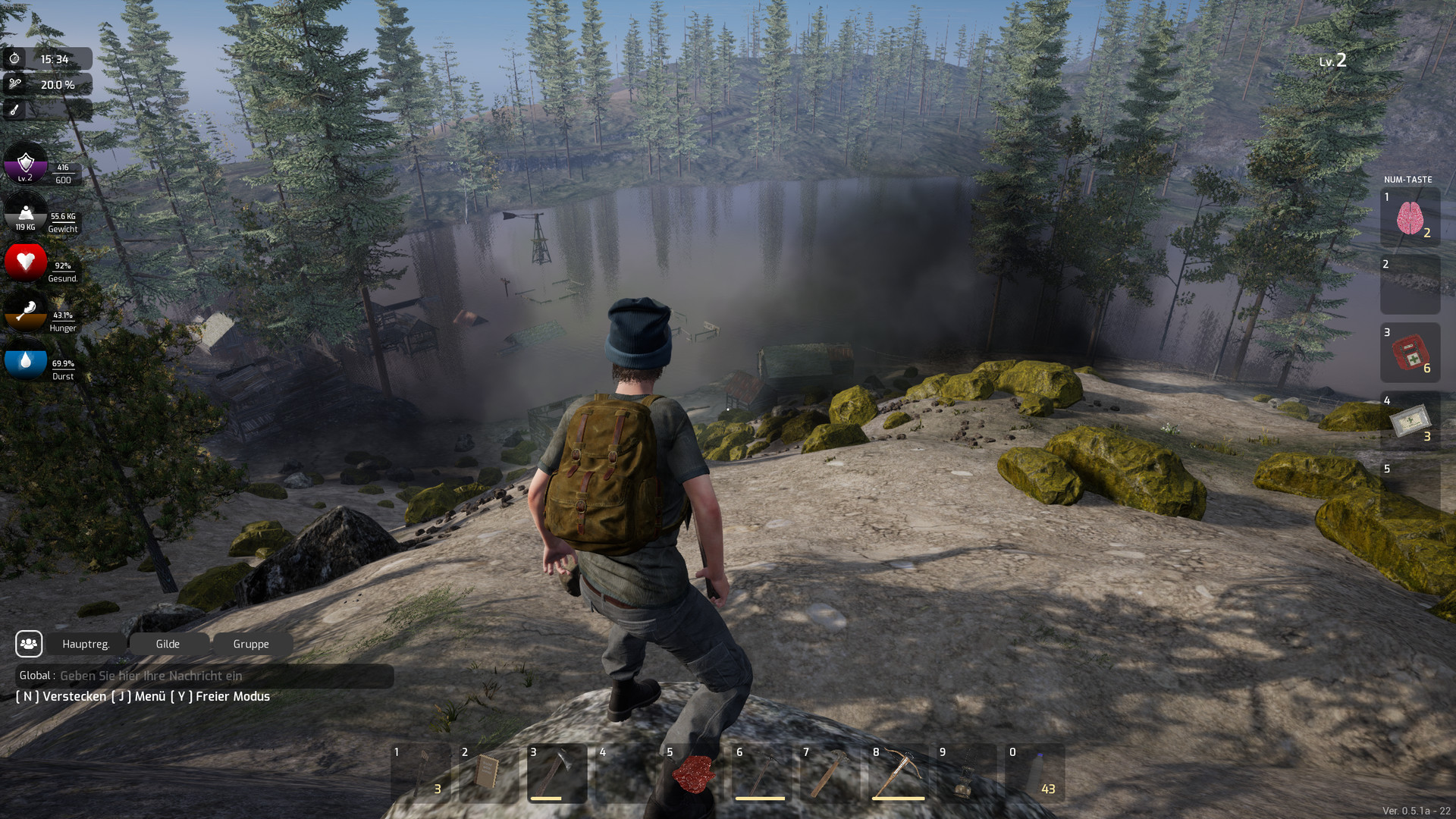
Task: Switch to the Gilde chat tab
Action: tap(168, 644)
